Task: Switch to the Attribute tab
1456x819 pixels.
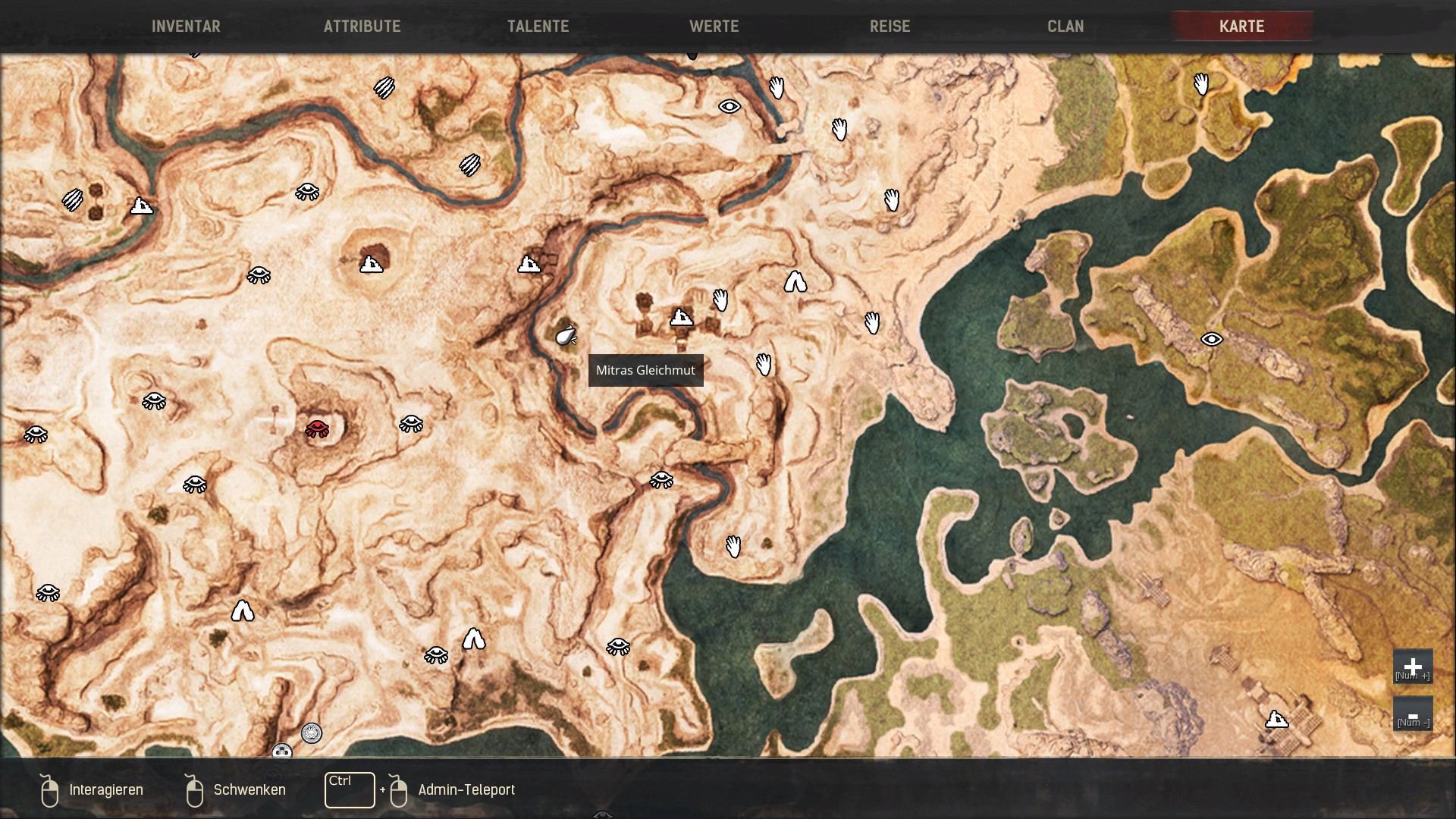Action: point(362,27)
